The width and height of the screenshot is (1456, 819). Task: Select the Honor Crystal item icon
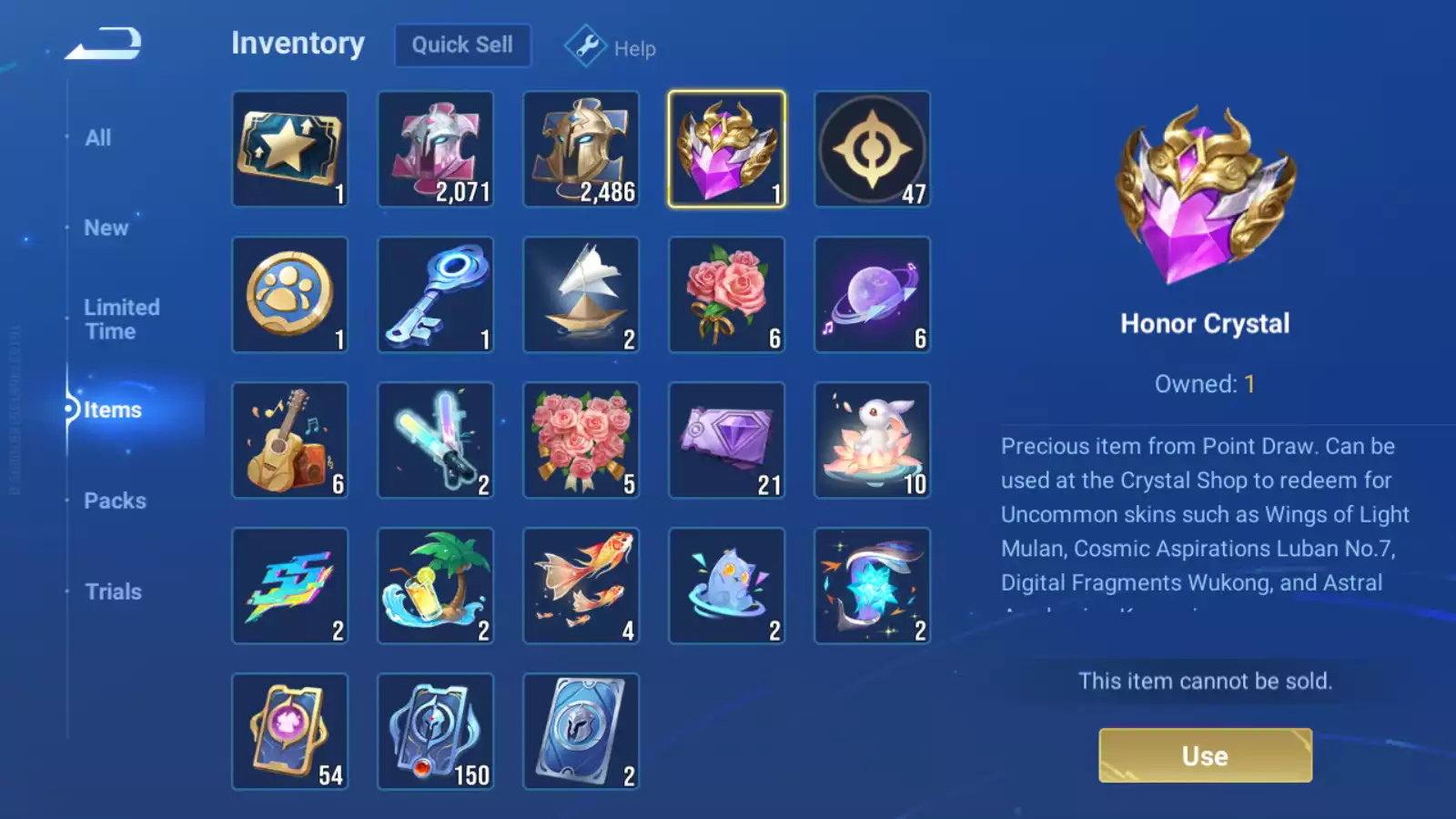tap(727, 148)
